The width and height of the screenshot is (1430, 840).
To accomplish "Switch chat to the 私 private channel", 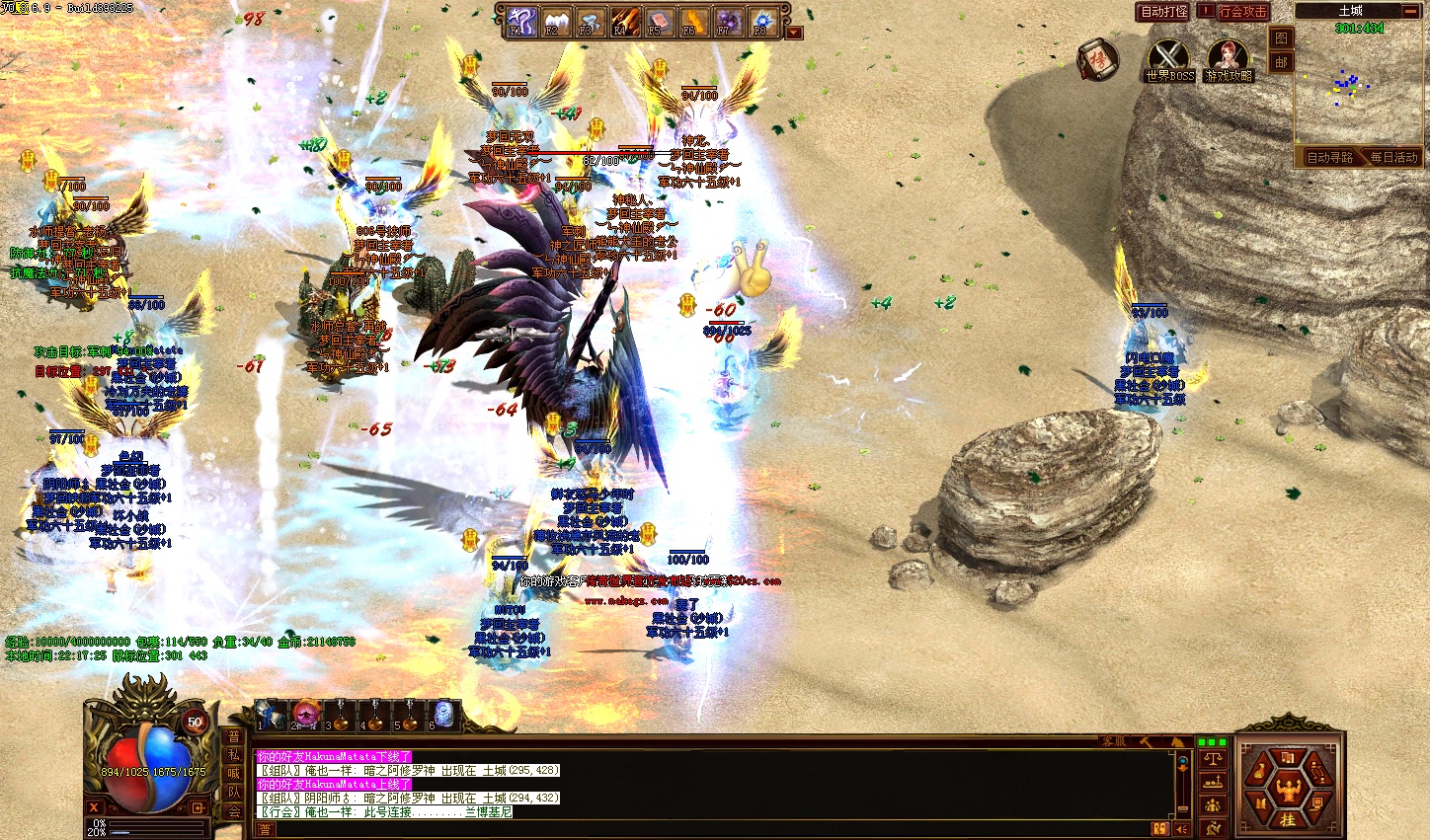I will tap(234, 755).
